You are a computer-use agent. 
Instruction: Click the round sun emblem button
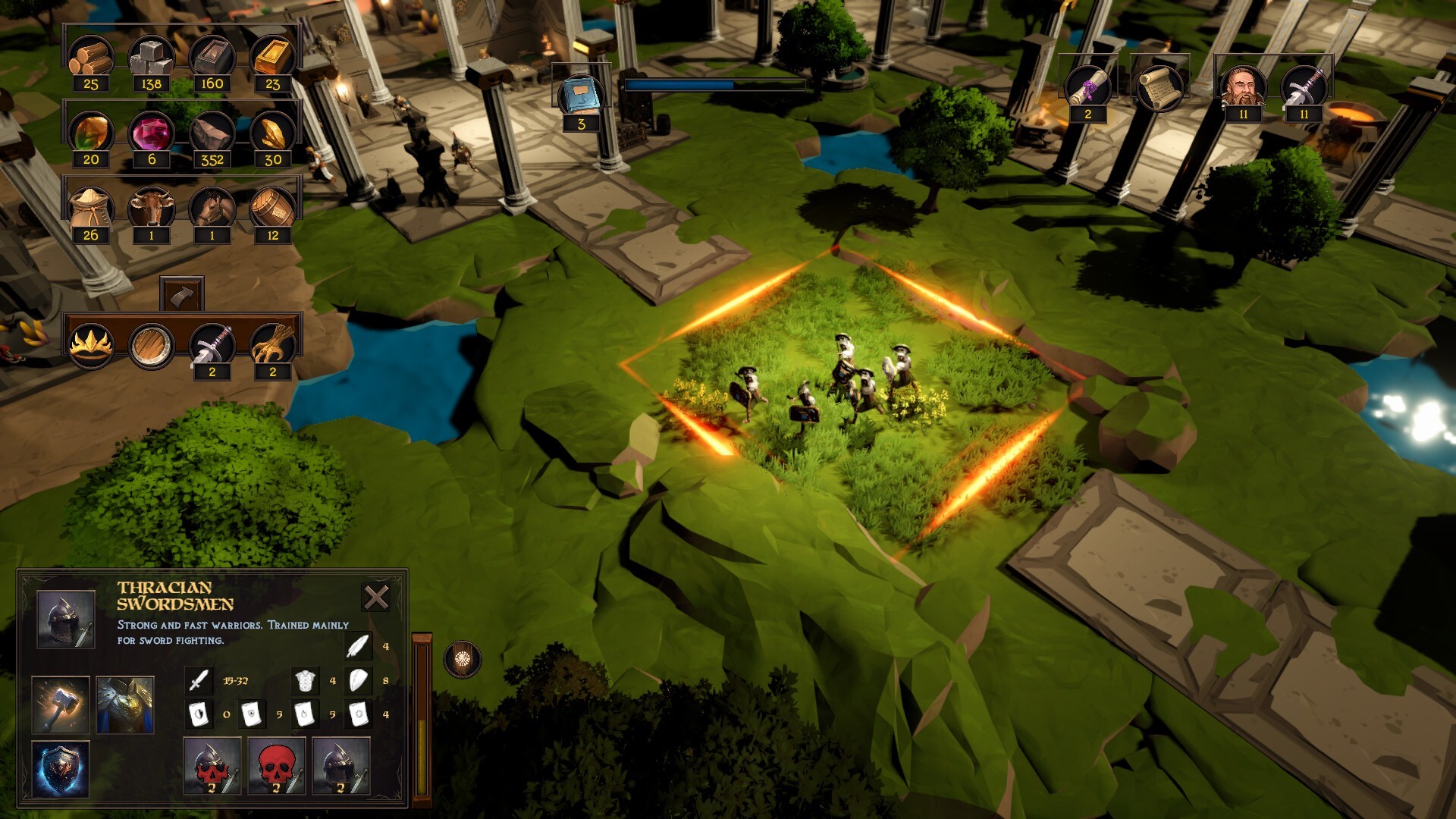[x=462, y=659]
